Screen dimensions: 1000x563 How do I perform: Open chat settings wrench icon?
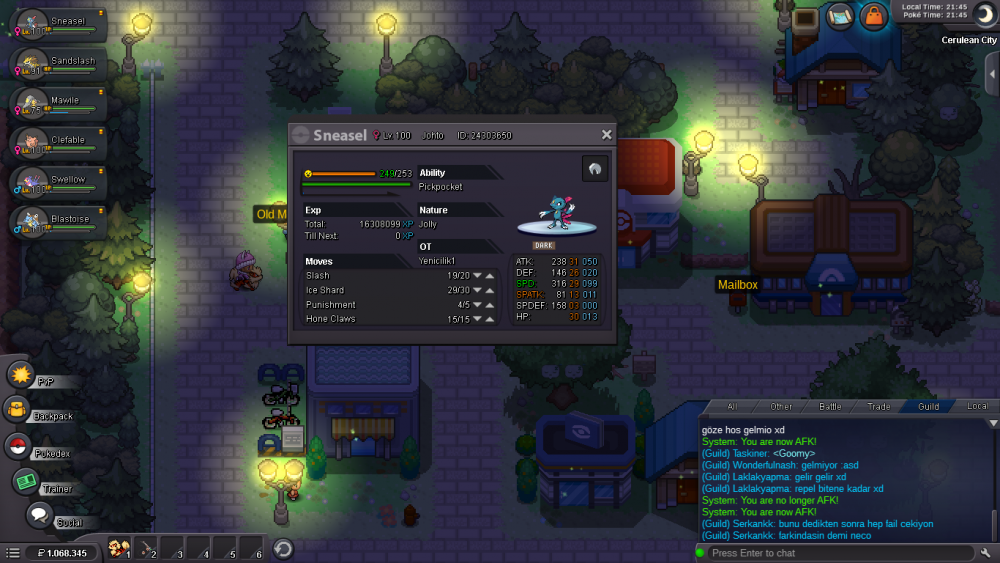click(x=986, y=553)
